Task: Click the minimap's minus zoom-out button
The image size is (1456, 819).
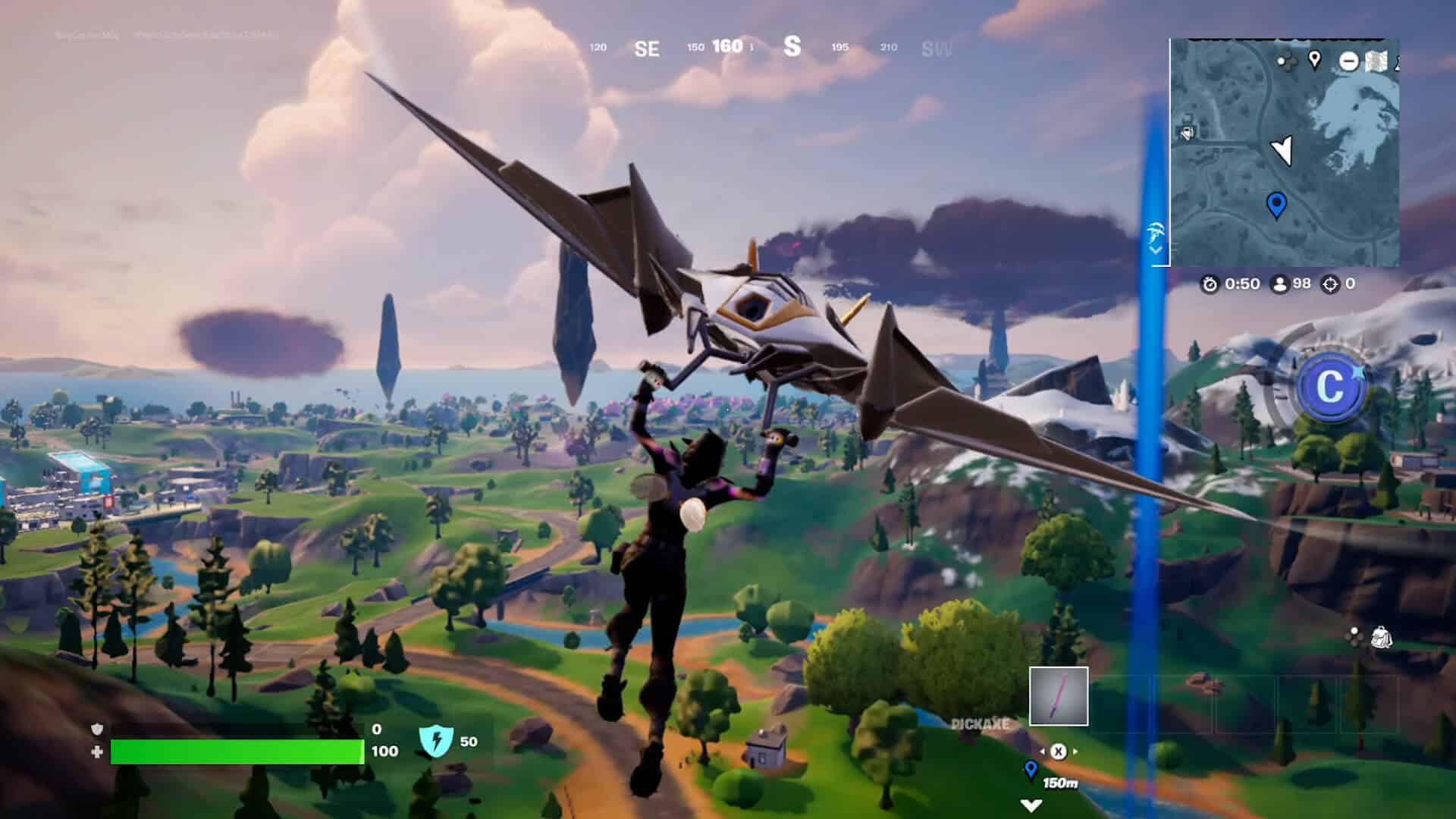Action: (1348, 61)
